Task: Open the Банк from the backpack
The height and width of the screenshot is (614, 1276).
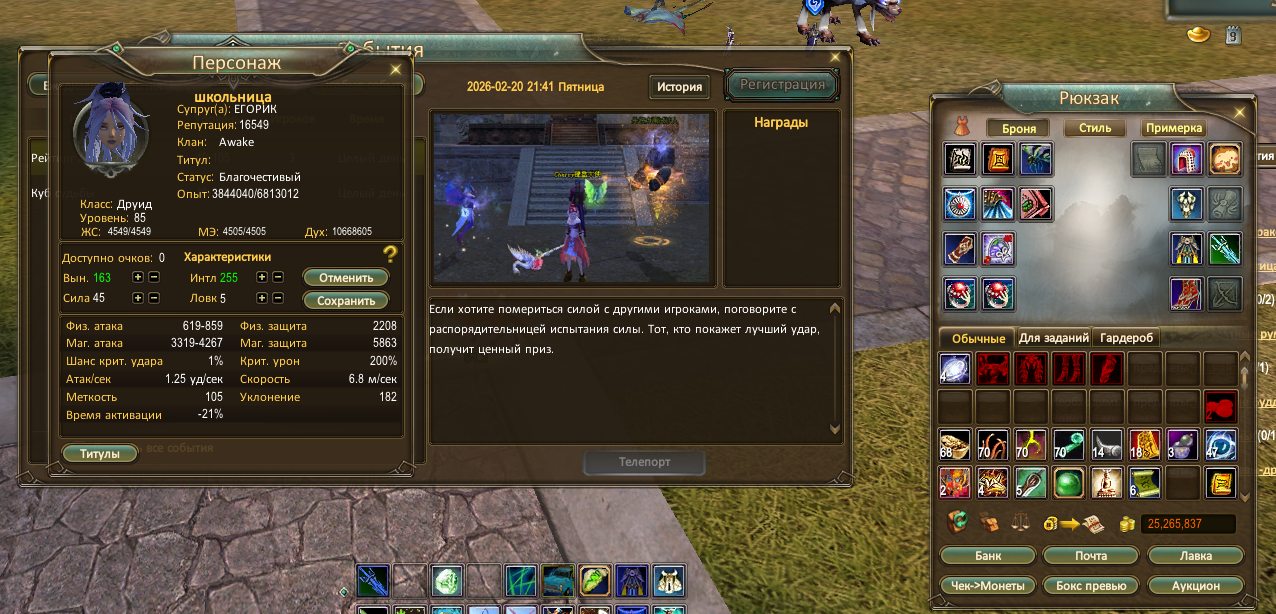Action: point(988,556)
